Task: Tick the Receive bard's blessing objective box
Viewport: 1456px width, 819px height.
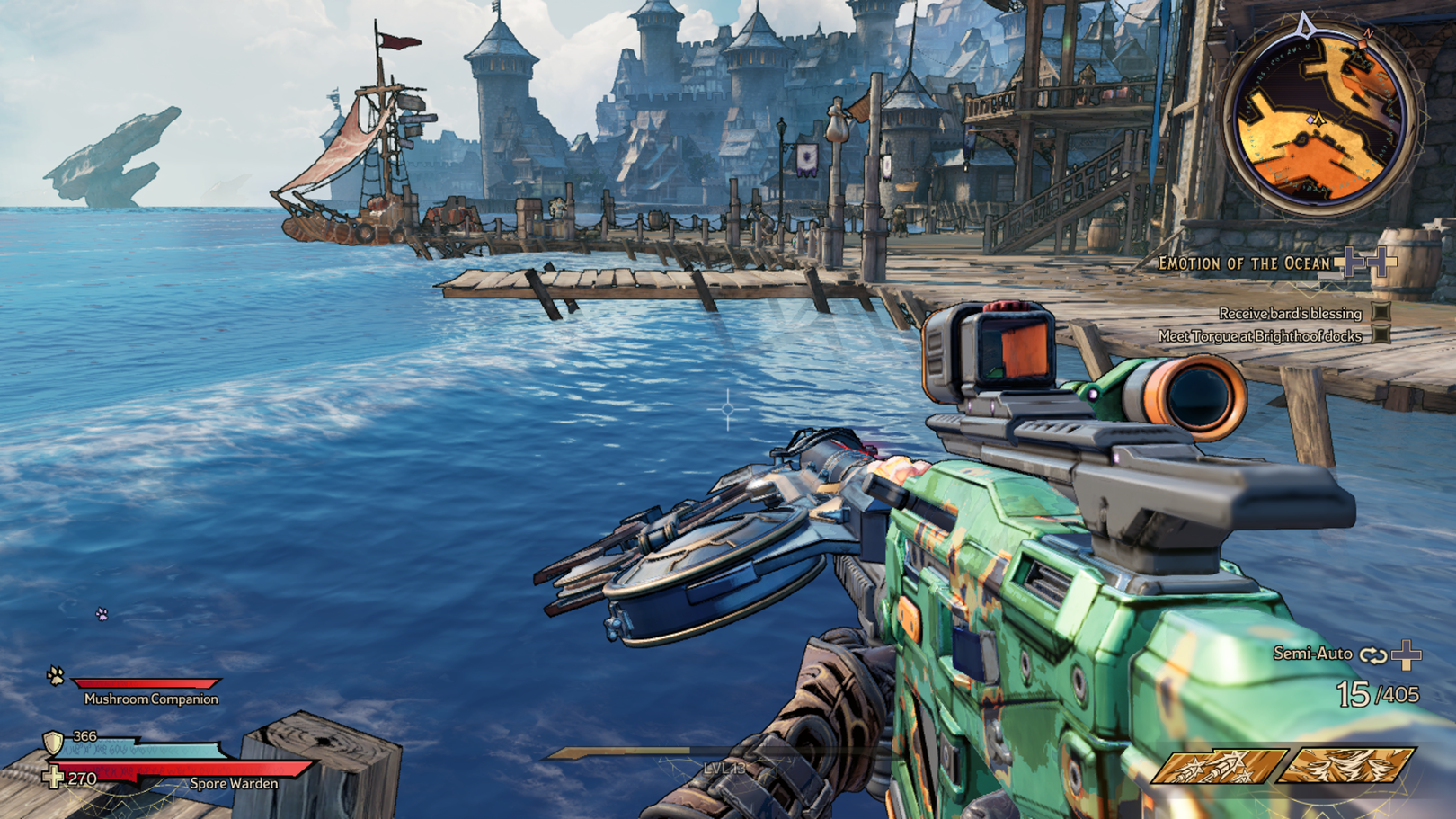Action: [1381, 313]
